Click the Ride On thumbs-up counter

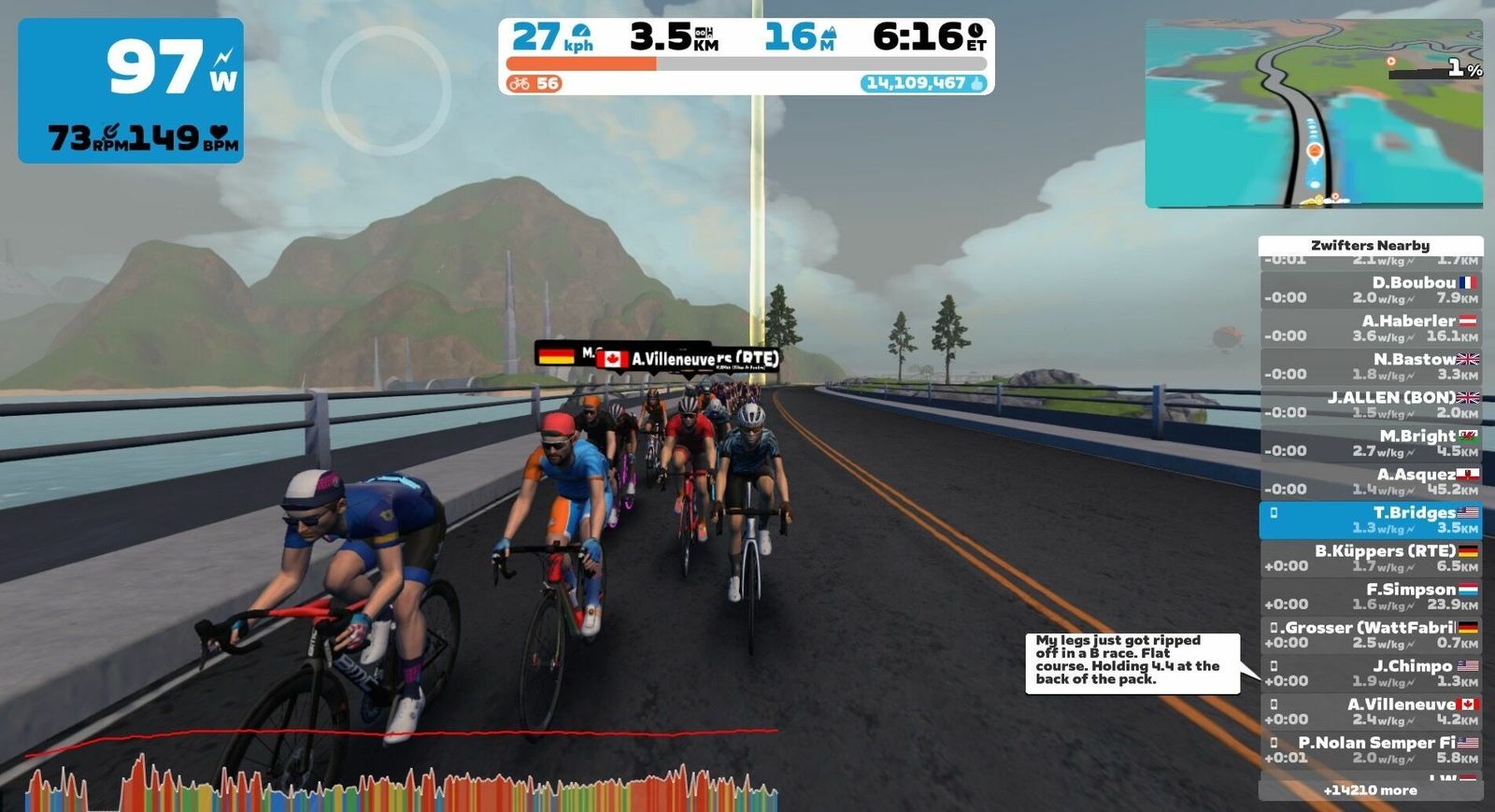[924, 83]
